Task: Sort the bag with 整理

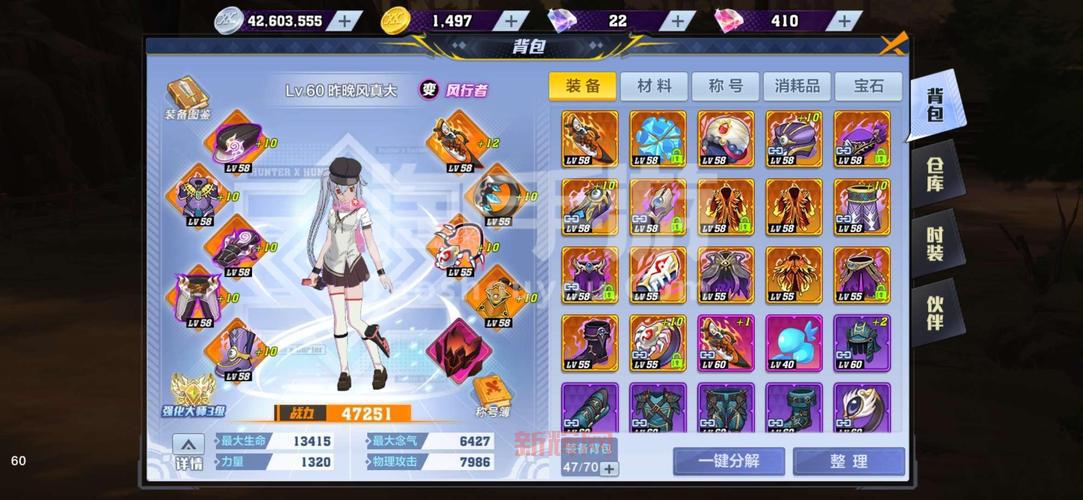Action: click(x=848, y=461)
